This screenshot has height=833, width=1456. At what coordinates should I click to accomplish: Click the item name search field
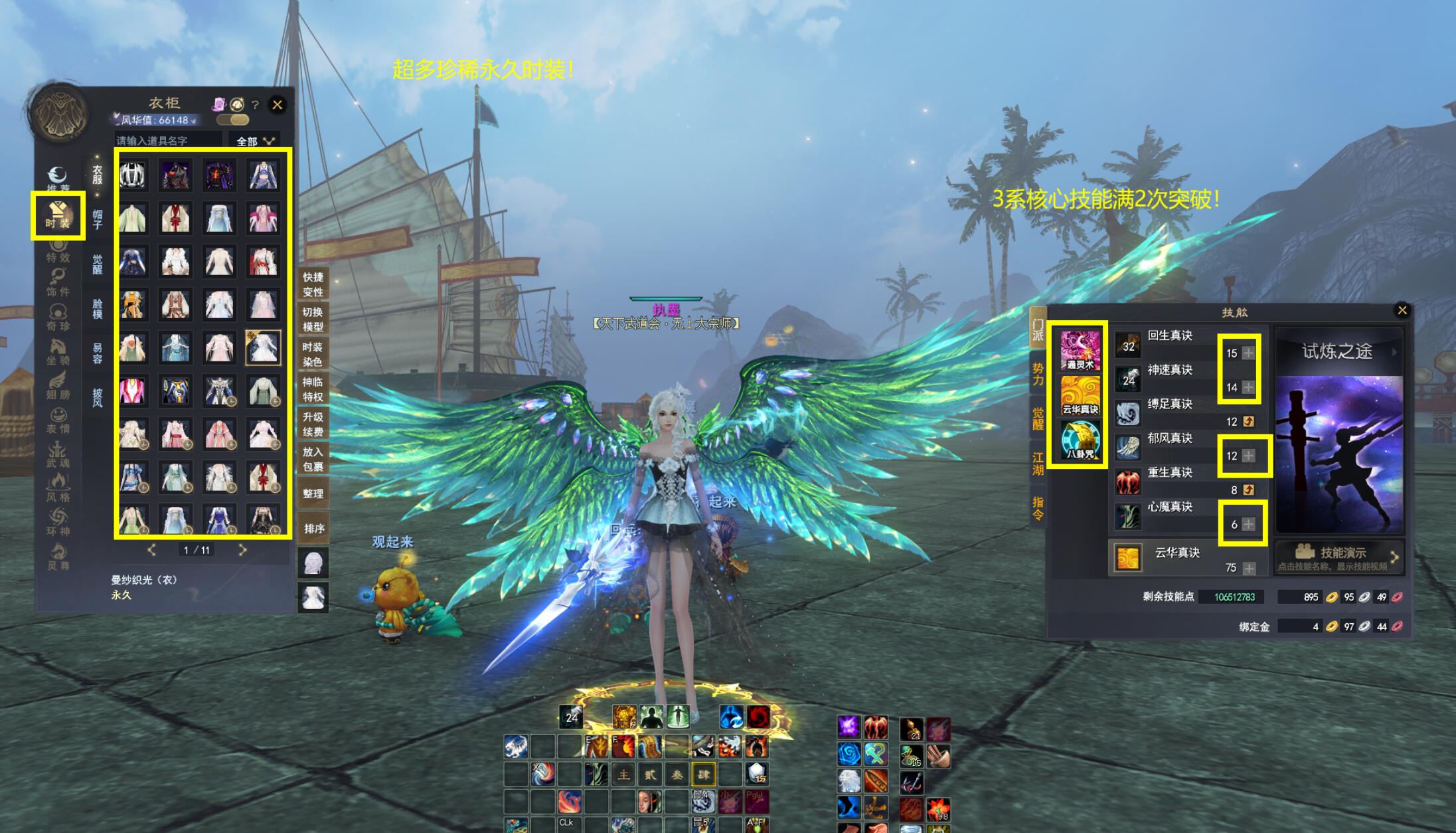point(167,141)
